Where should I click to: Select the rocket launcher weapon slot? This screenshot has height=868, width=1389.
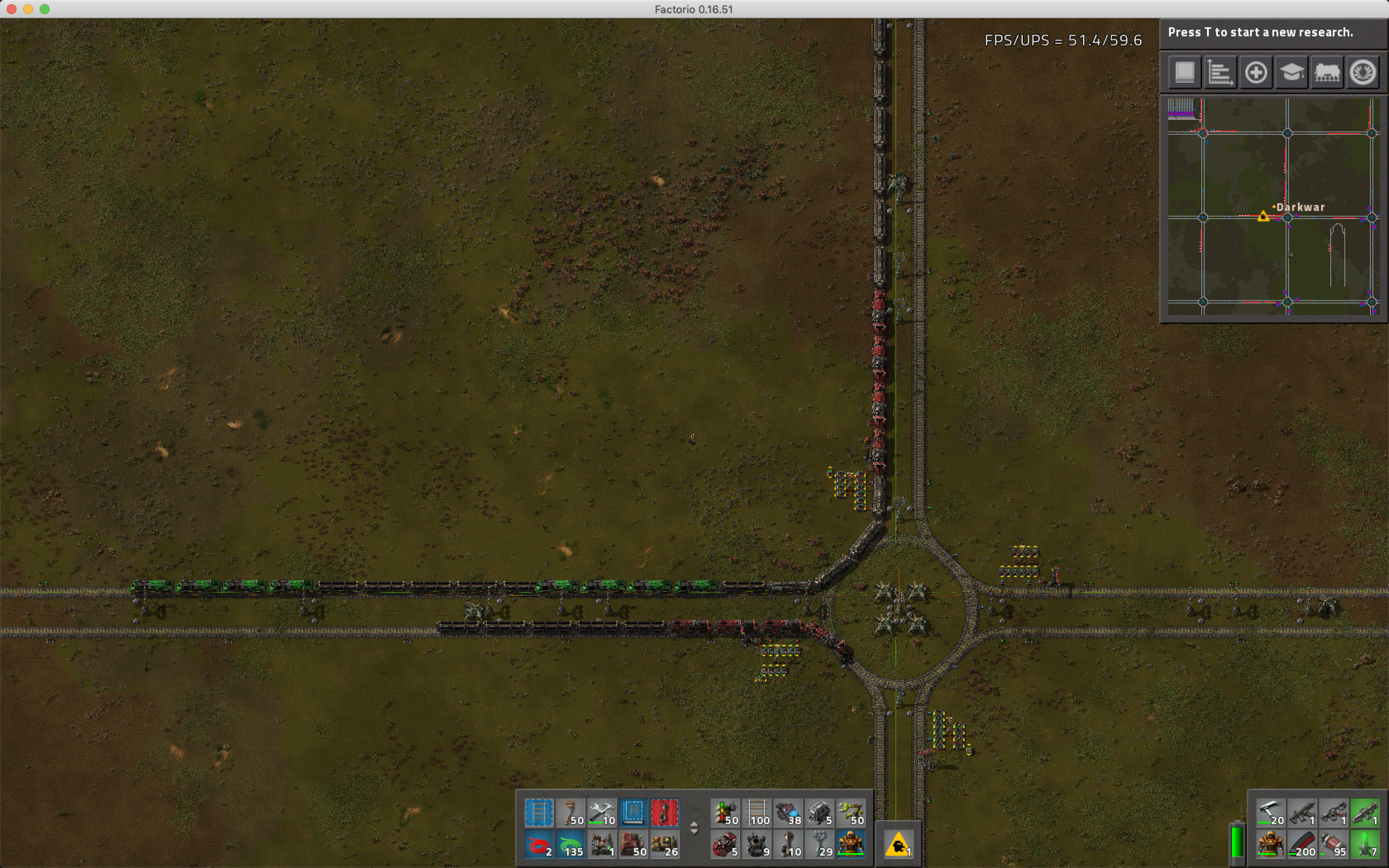1364,813
